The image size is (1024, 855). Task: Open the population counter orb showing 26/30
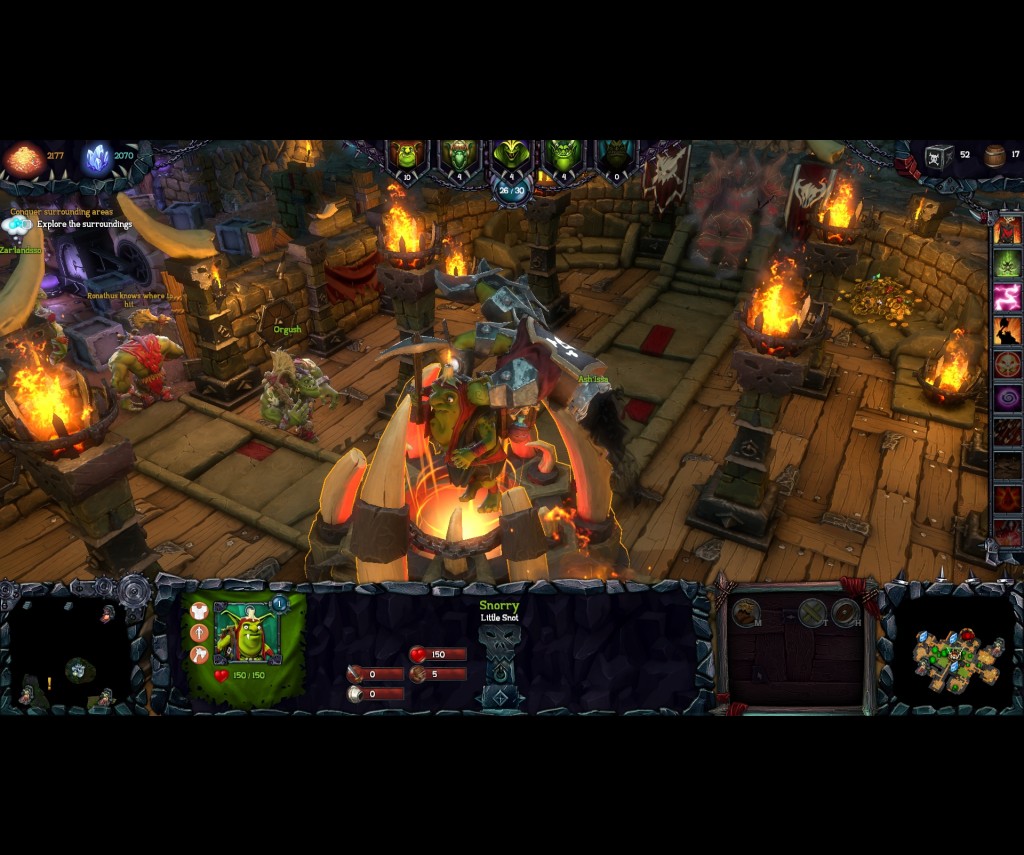[511, 190]
